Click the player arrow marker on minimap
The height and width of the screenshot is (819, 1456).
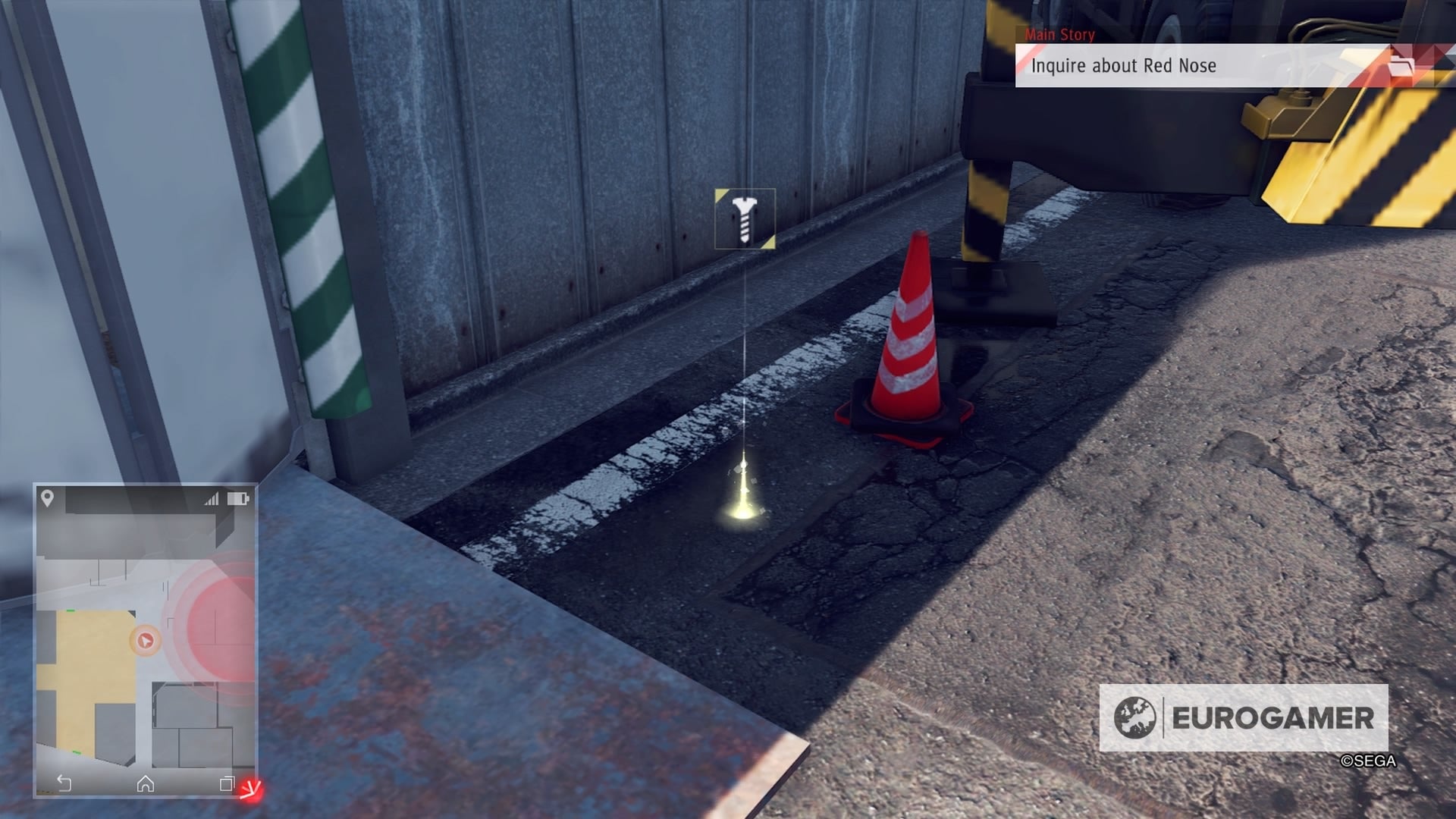pos(146,639)
